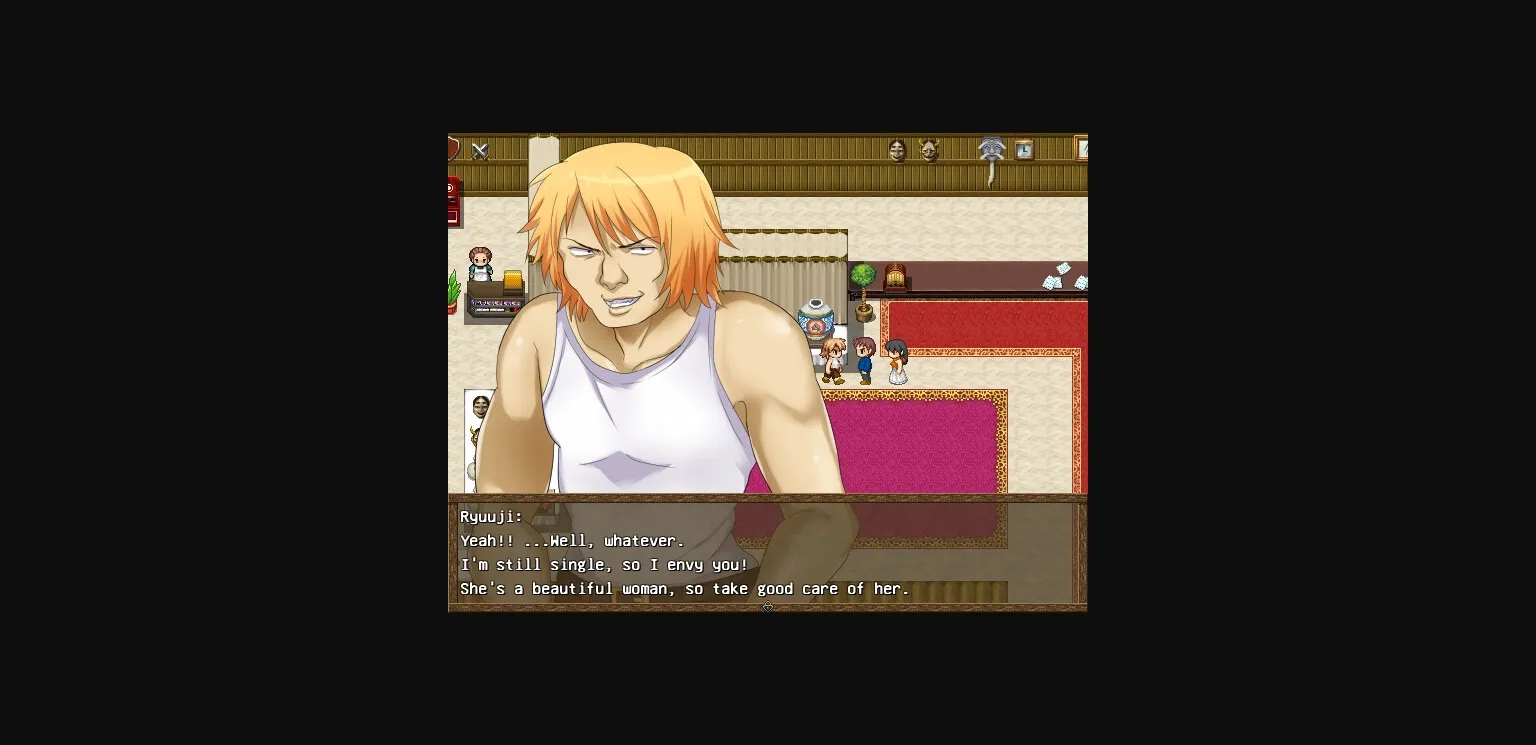Click the gold cash register on the counter
1536x745 pixels.
[x=511, y=281]
